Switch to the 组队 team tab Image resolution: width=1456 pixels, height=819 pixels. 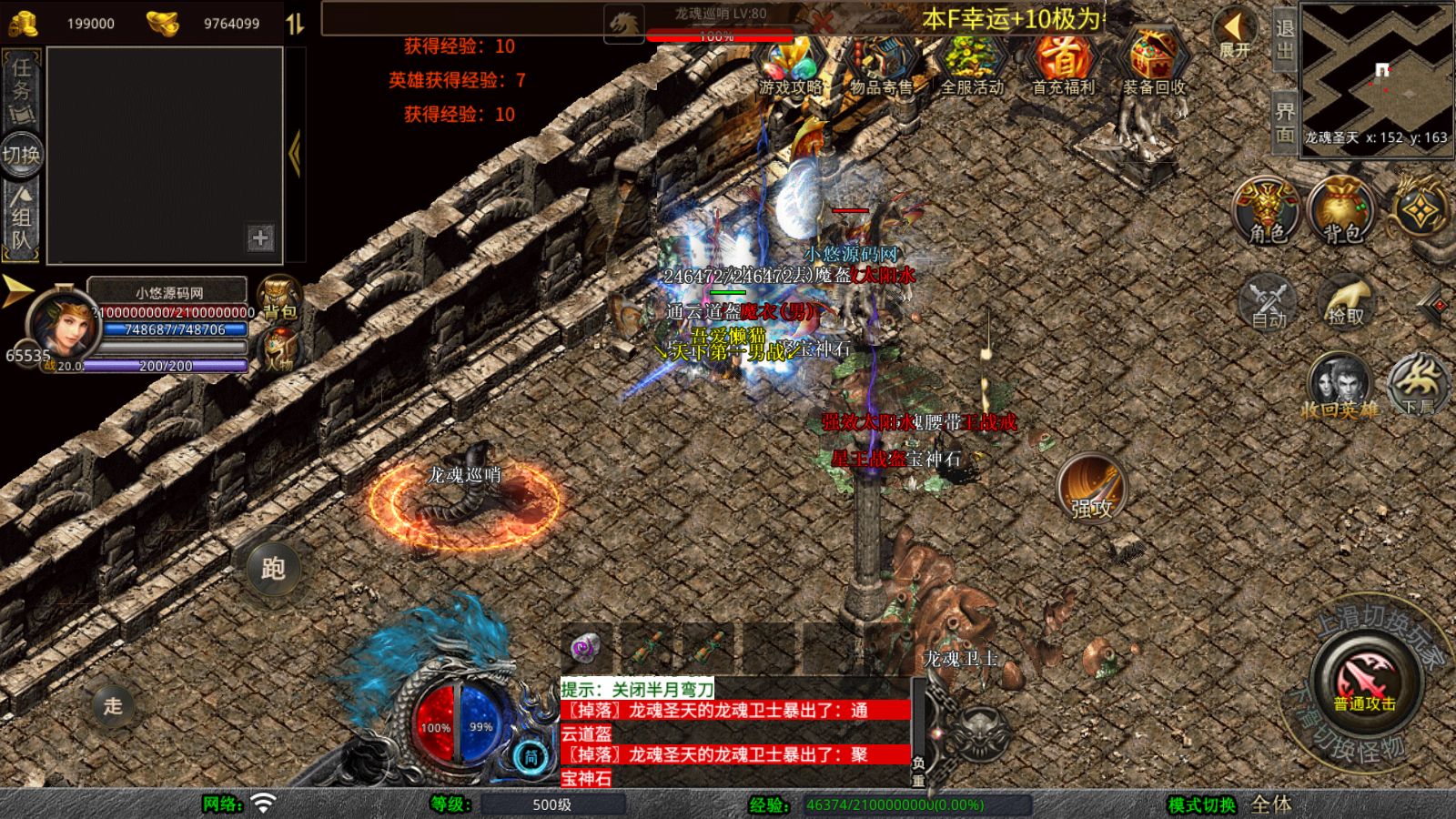point(22,218)
